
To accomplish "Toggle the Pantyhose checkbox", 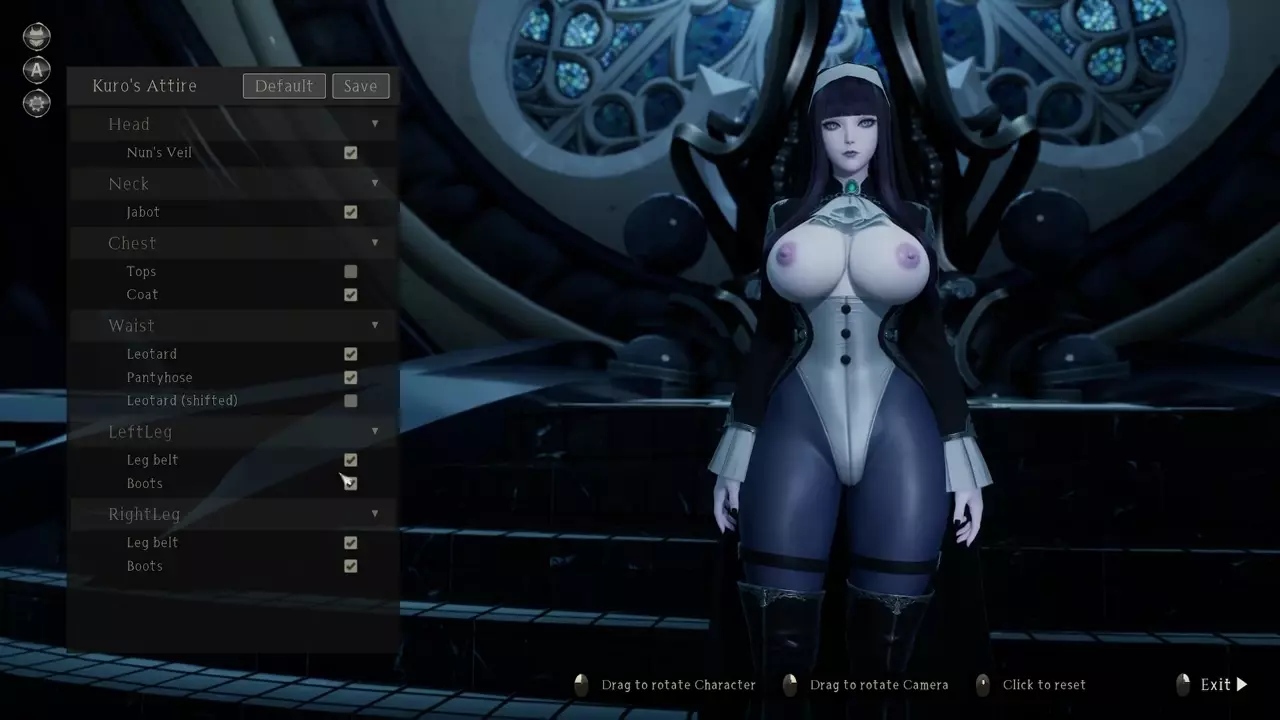I will click(351, 378).
